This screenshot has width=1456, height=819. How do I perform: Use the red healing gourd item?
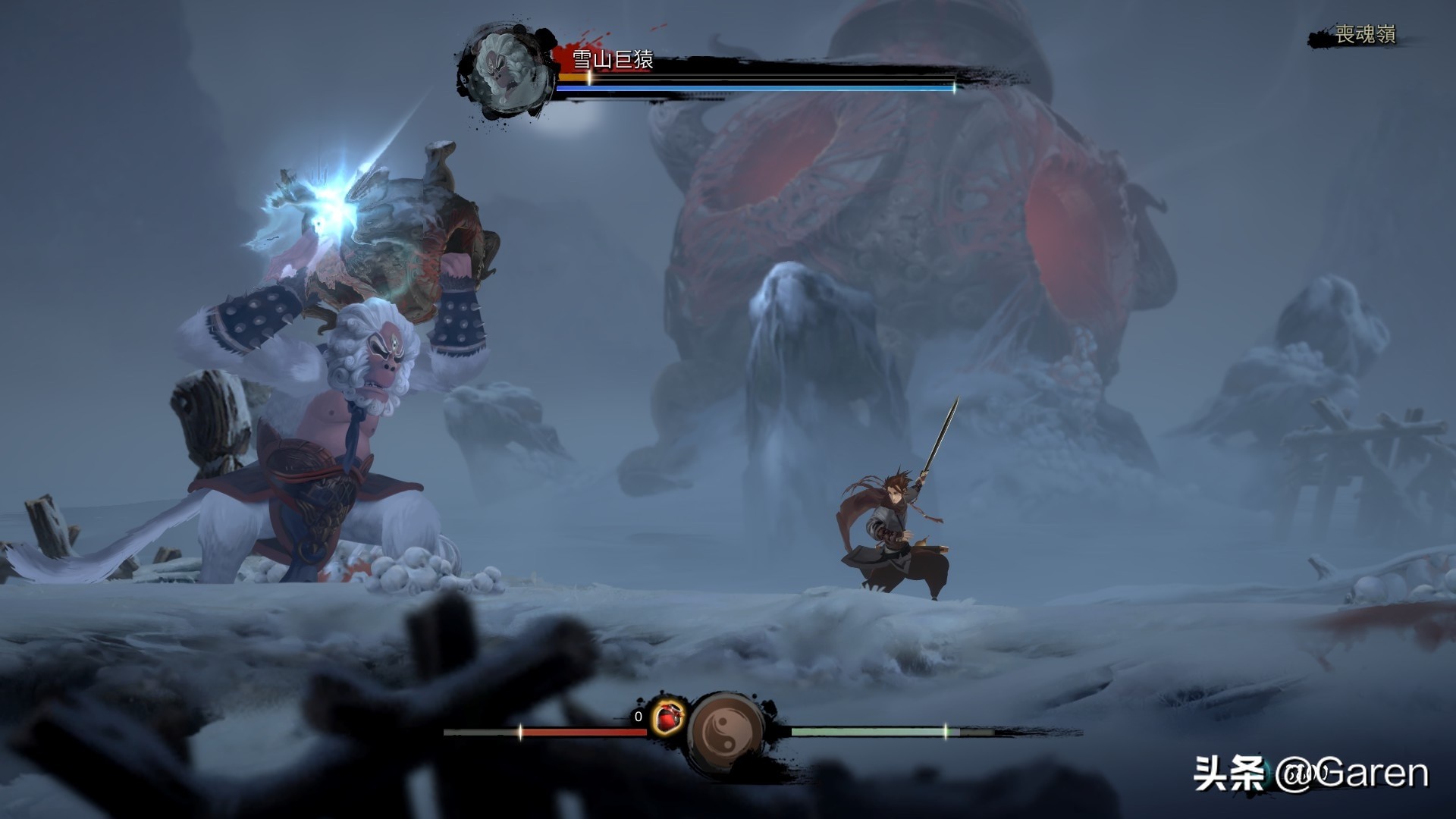tap(667, 717)
